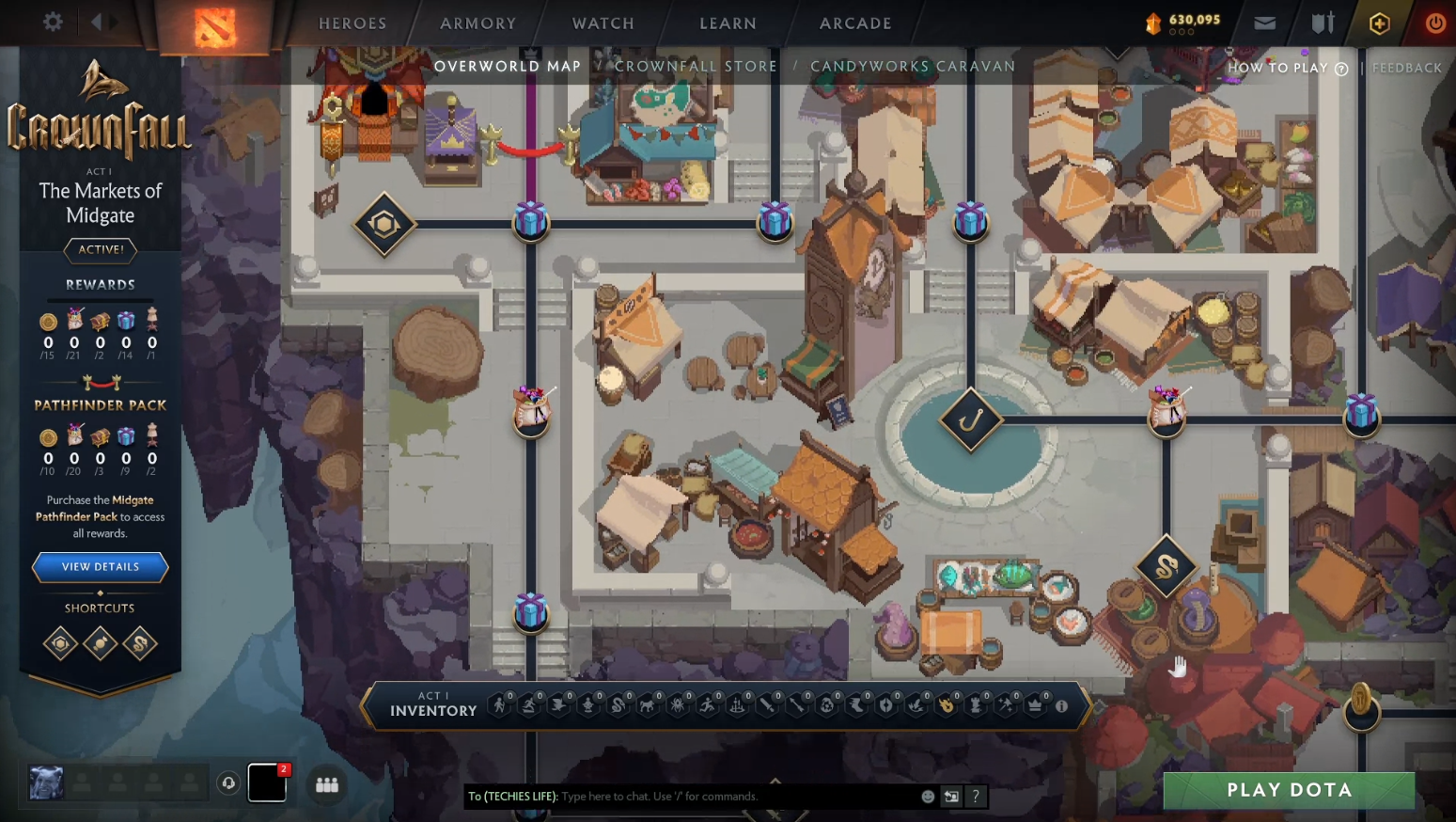Open the settings gear

click(x=53, y=22)
